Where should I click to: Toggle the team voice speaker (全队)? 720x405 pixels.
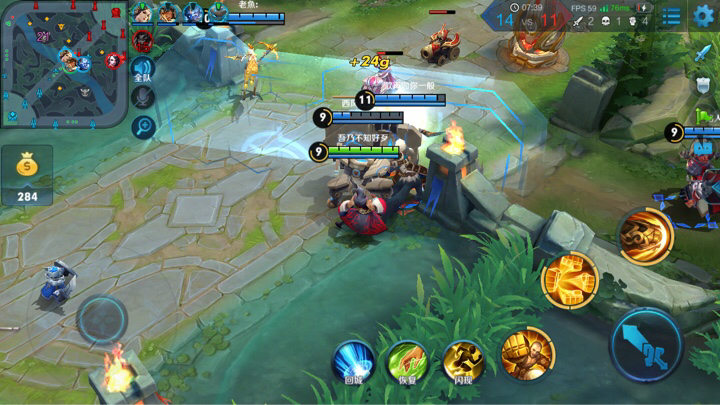point(143,70)
